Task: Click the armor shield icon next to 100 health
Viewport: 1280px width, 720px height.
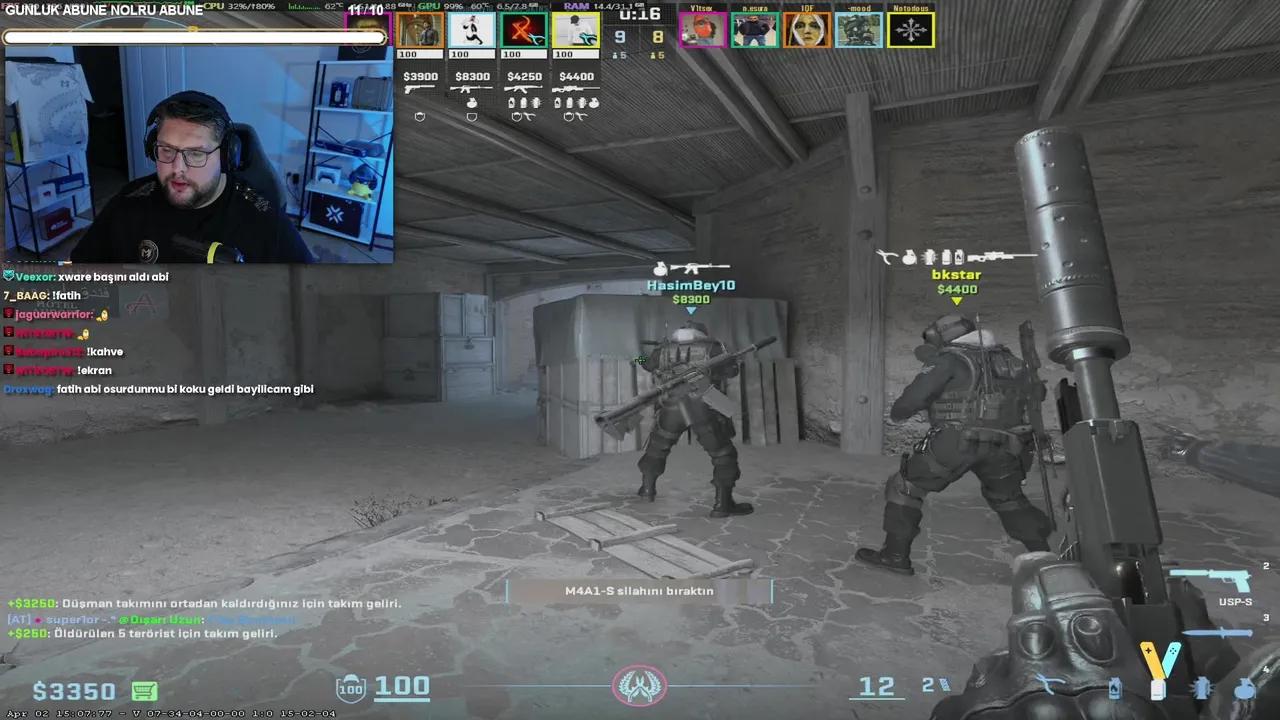Action: coord(349,687)
